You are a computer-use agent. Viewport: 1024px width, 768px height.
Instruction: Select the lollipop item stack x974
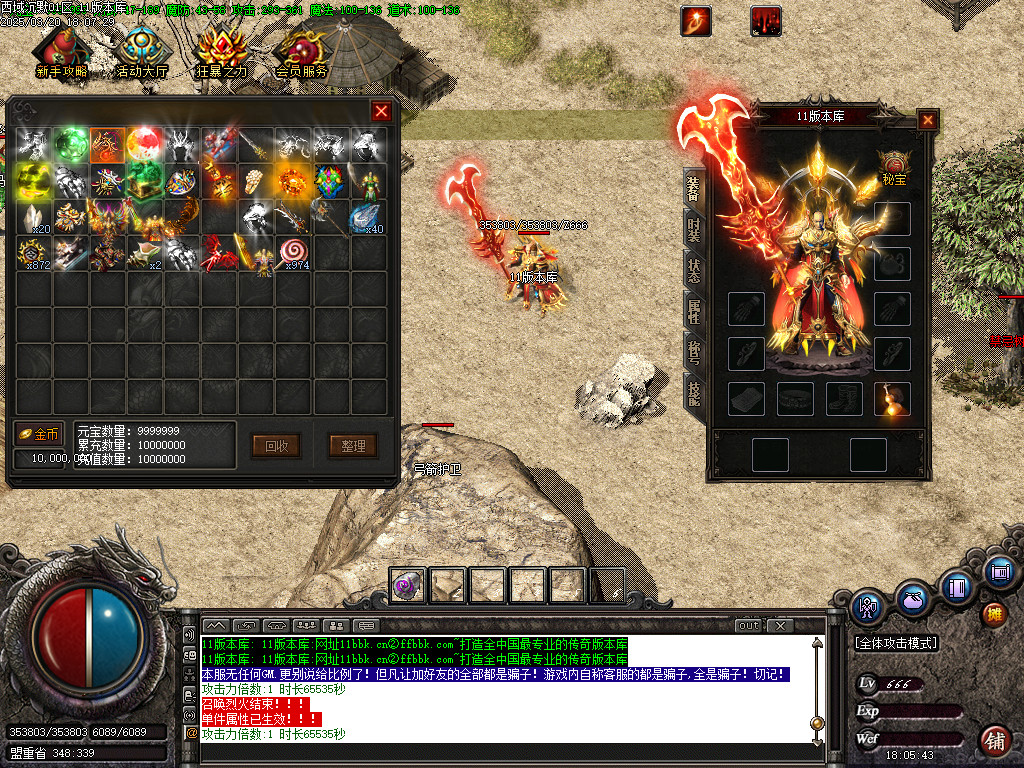[x=294, y=254]
